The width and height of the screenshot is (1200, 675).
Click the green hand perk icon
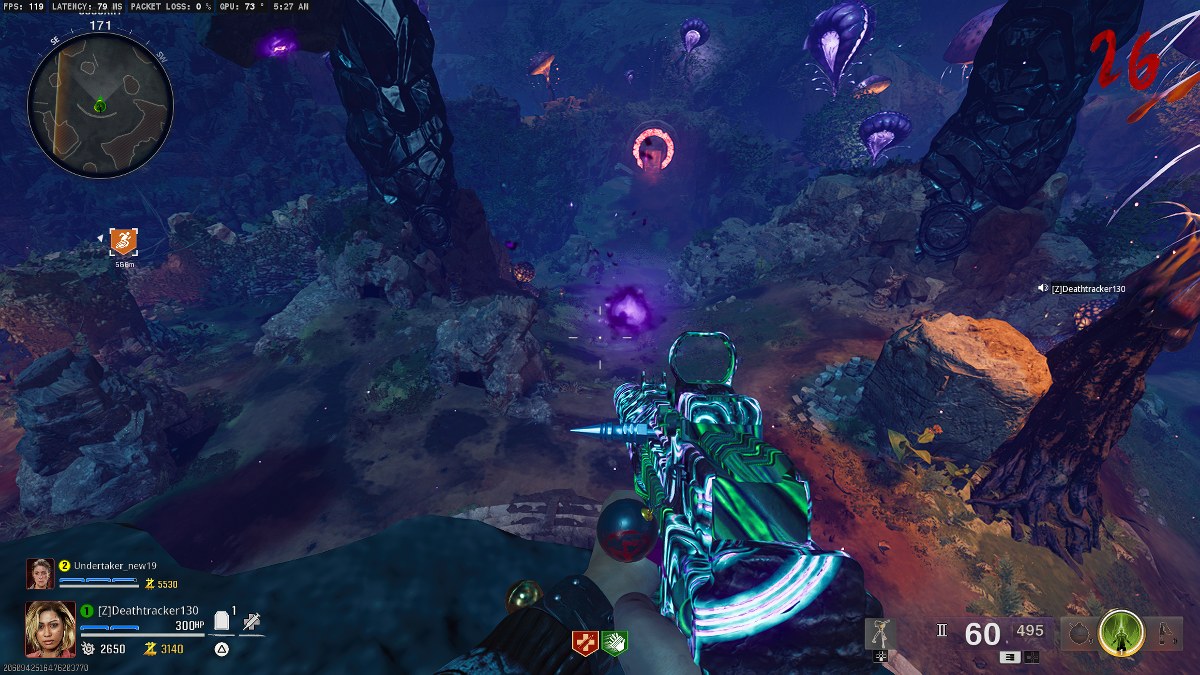tap(614, 643)
